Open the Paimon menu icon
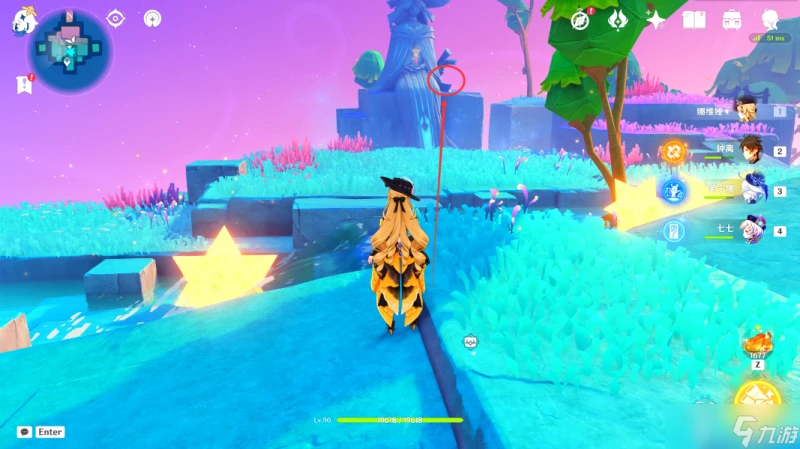Viewport: 800px width, 449px height. pyautogui.click(x=21, y=23)
